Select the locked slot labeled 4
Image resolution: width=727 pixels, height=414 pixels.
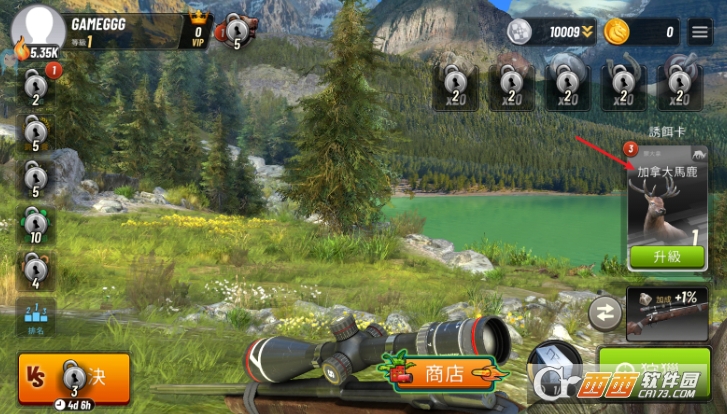(36, 271)
